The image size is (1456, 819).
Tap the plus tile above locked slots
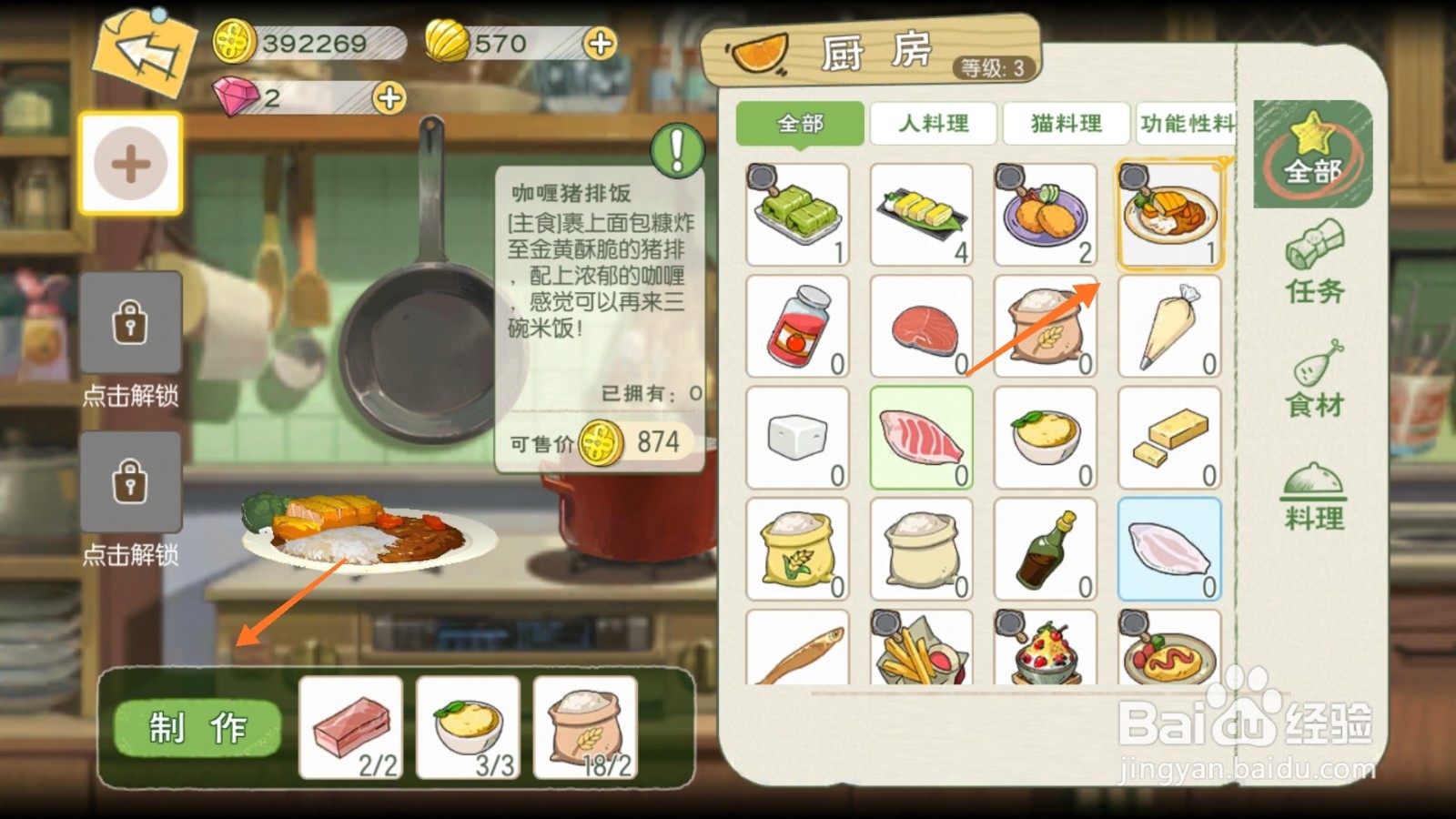click(x=130, y=164)
